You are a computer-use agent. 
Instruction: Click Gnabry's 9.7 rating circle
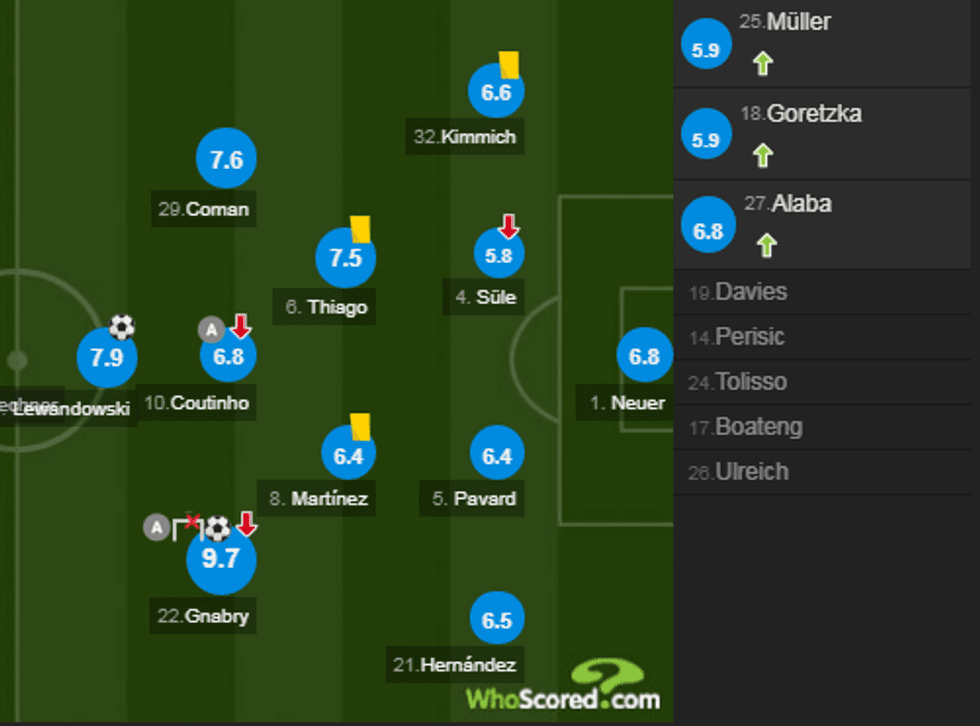point(221,558)
